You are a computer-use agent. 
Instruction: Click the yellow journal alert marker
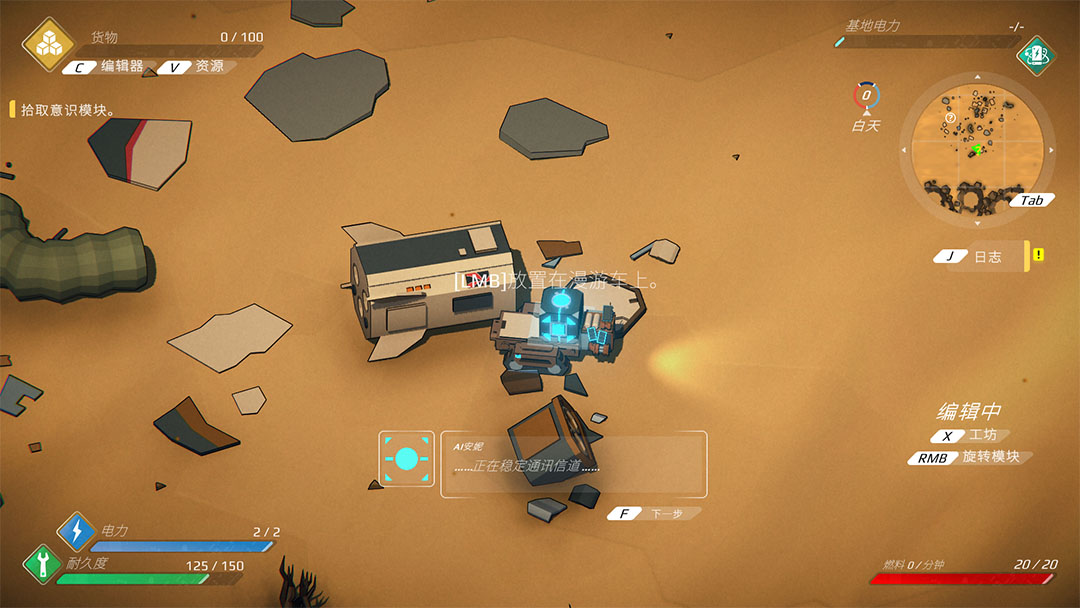[1038, 255]
